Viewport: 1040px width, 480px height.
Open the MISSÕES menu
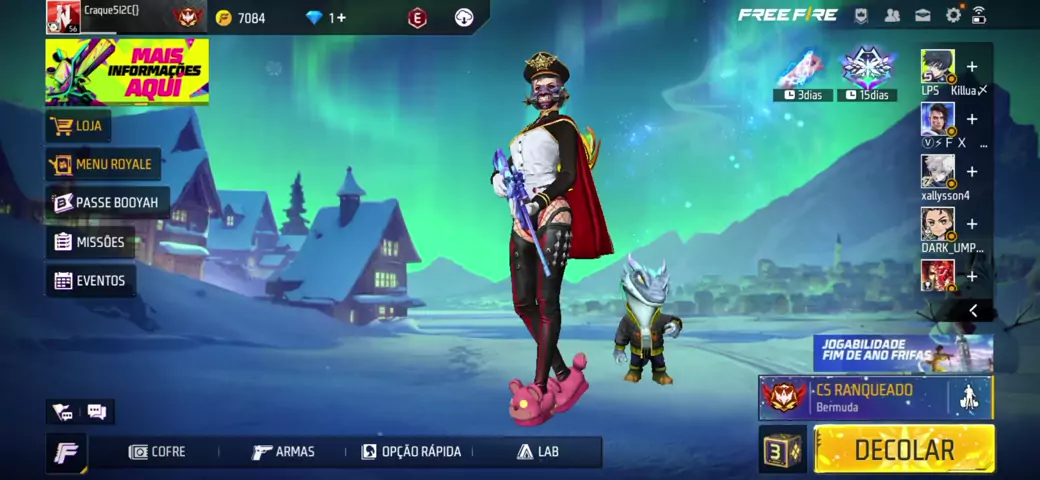(90, 242)
